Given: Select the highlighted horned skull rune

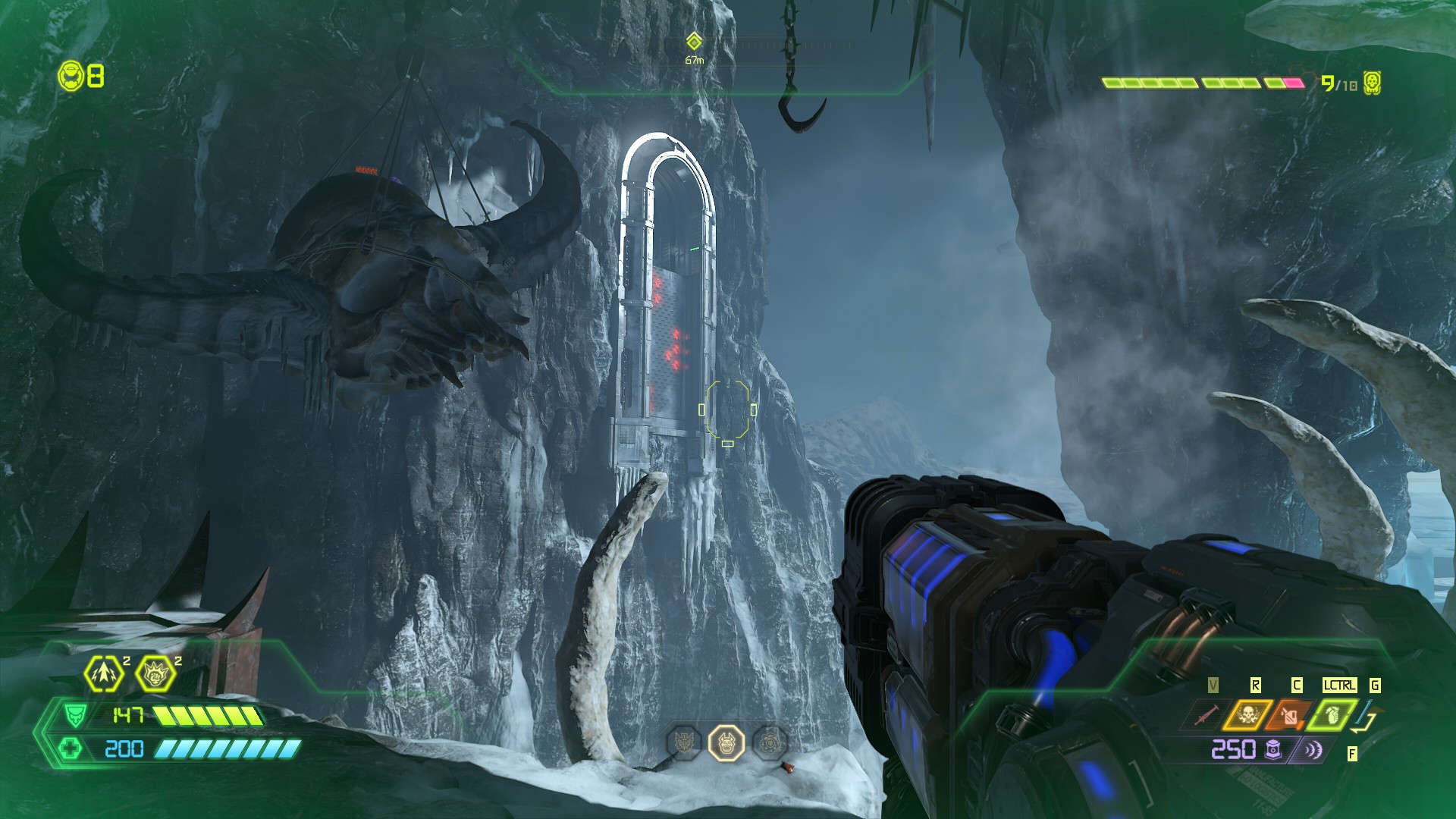Looking at the screenshot, I should [726, 742].
